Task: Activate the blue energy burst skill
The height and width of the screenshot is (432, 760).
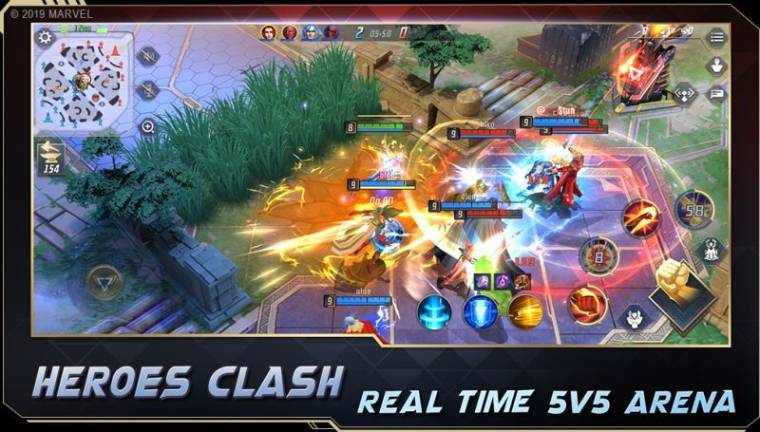Action: click(x=434, y=312)
